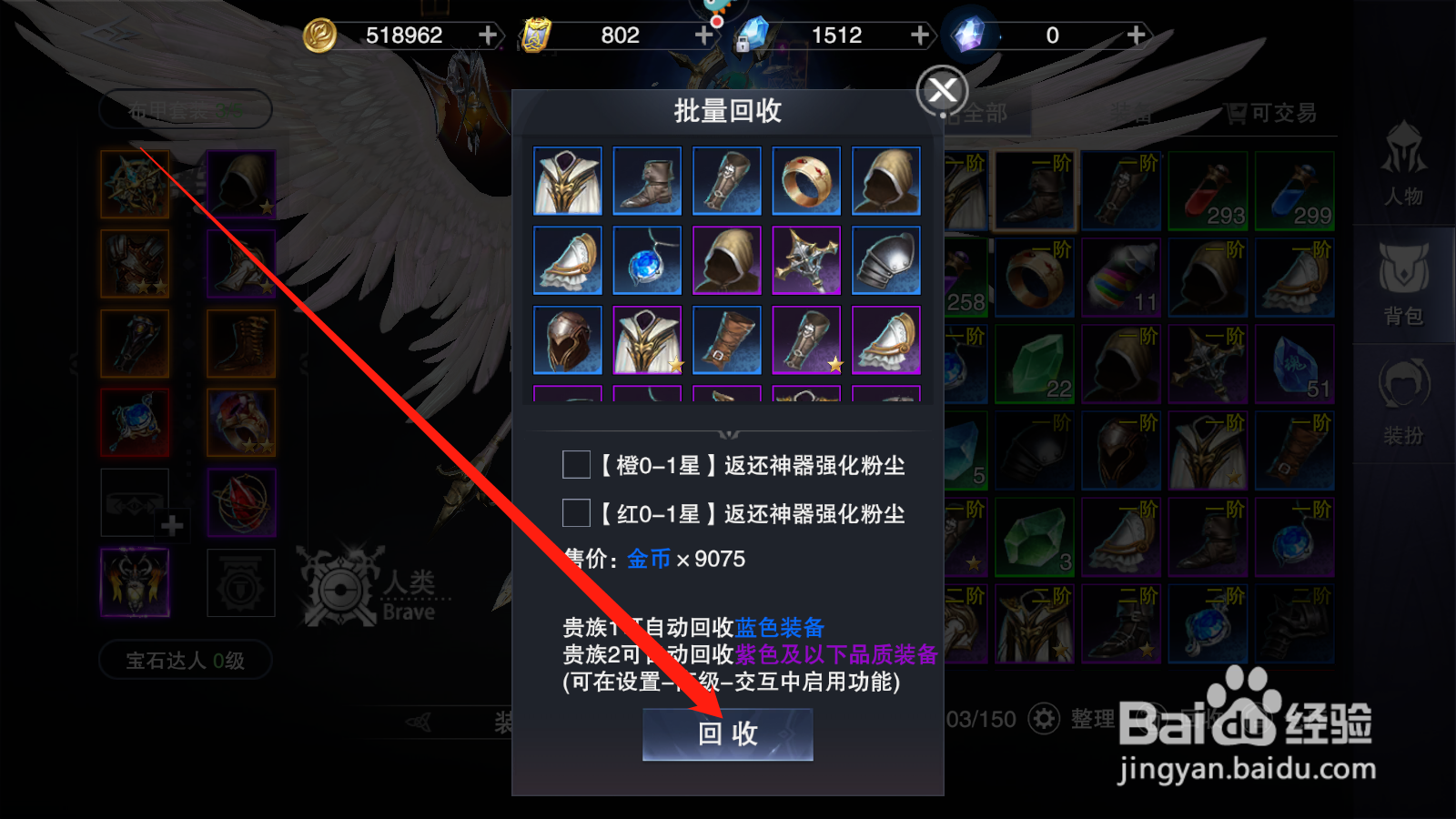Open the 背包 backpack panel
This screenshot has height=819, width=1456.
pos(1402,287)
